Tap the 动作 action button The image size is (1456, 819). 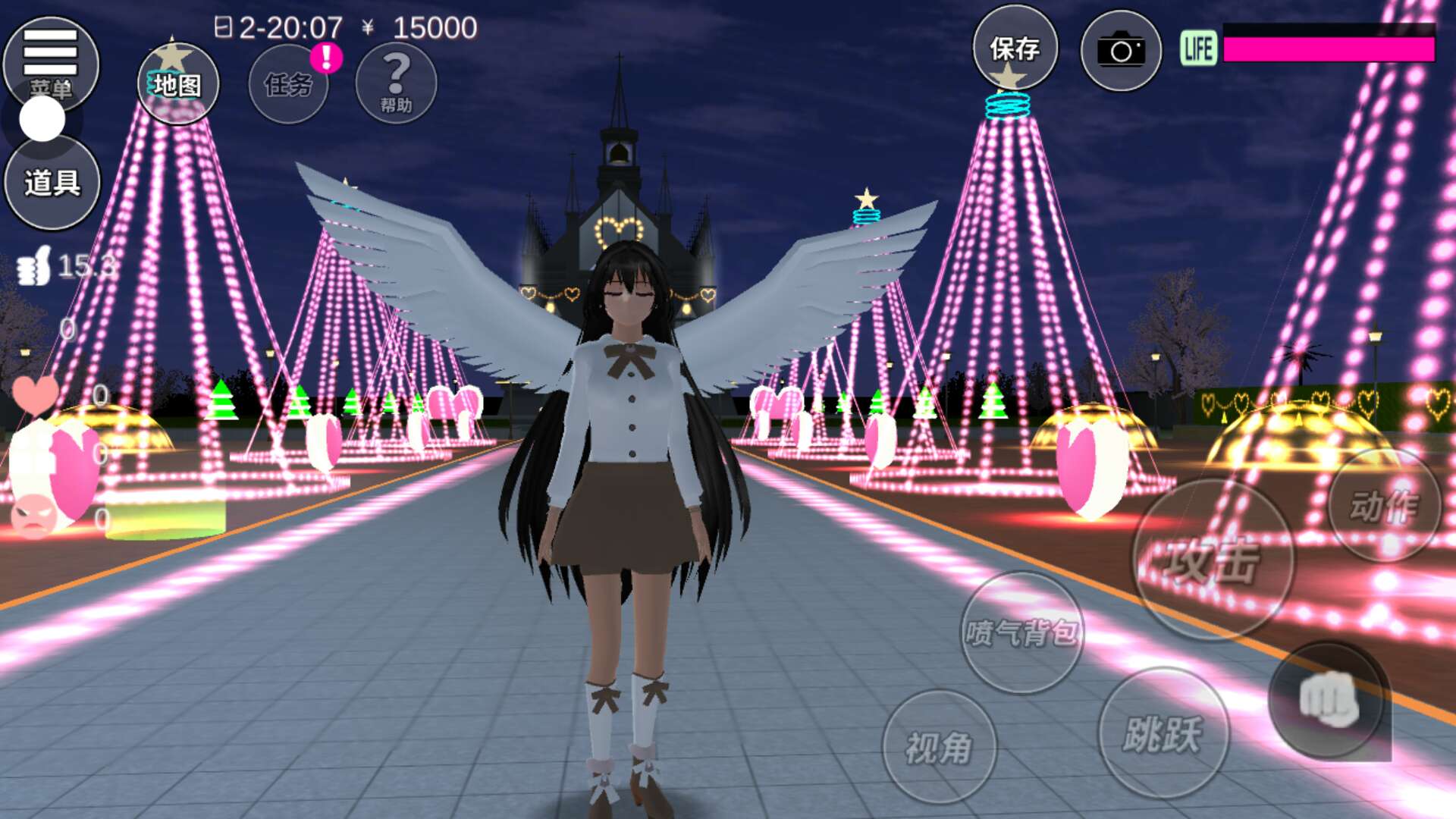[1385, 506]
